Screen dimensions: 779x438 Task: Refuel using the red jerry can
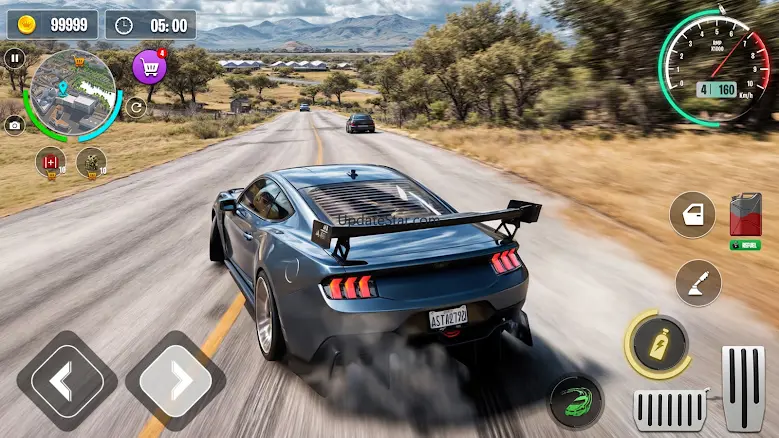click(745, 215)
